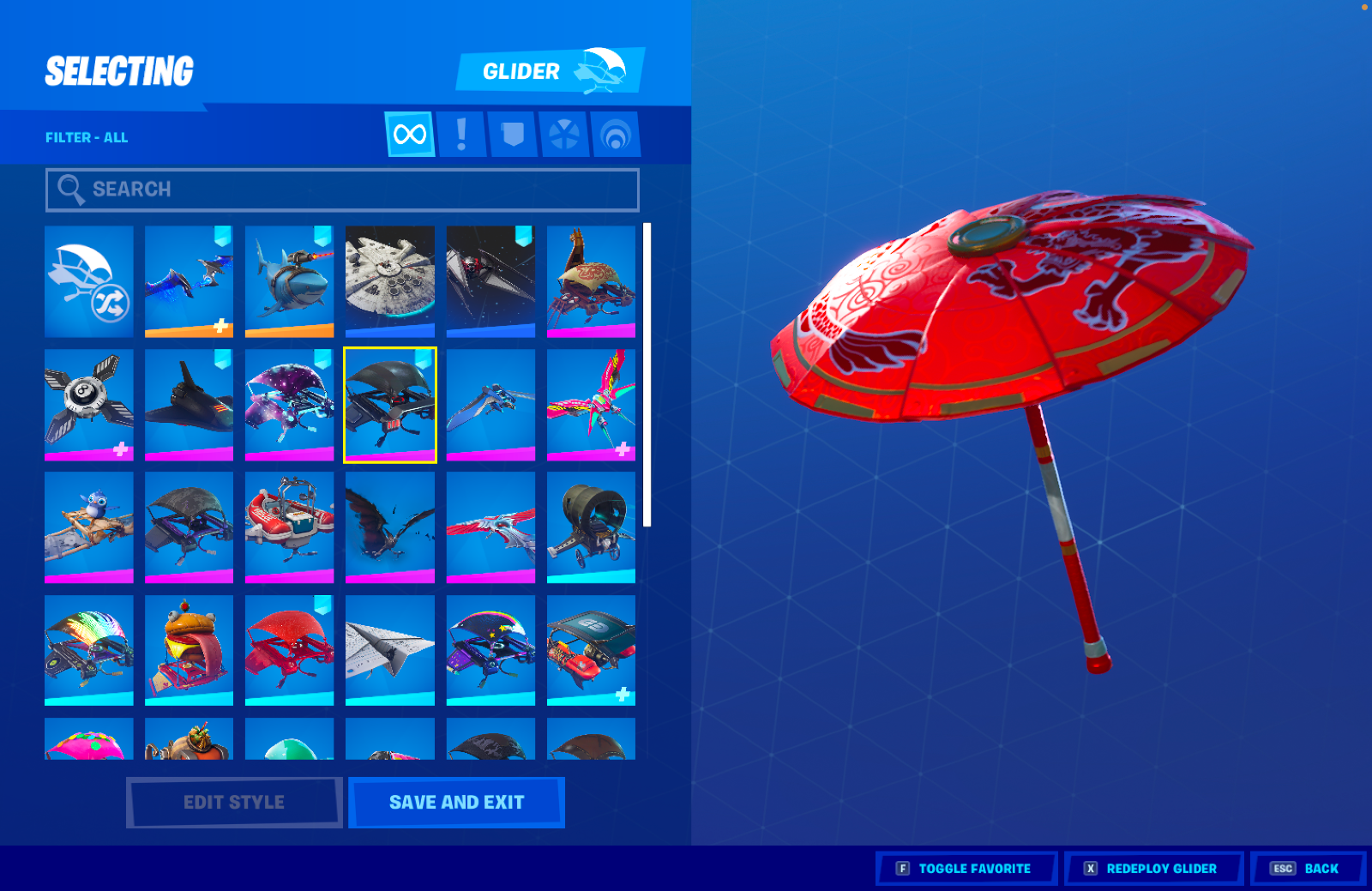
Task: Click the Edit Style button
Action: tap(233, 802)
